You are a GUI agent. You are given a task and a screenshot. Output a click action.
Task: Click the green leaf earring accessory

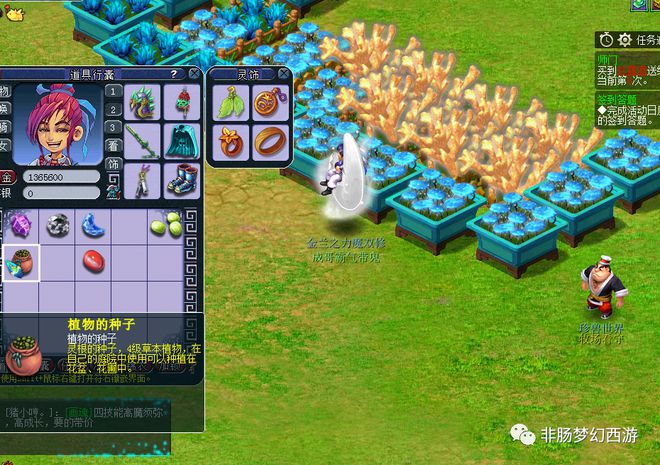pyautogui.click(x=229, y=102)
